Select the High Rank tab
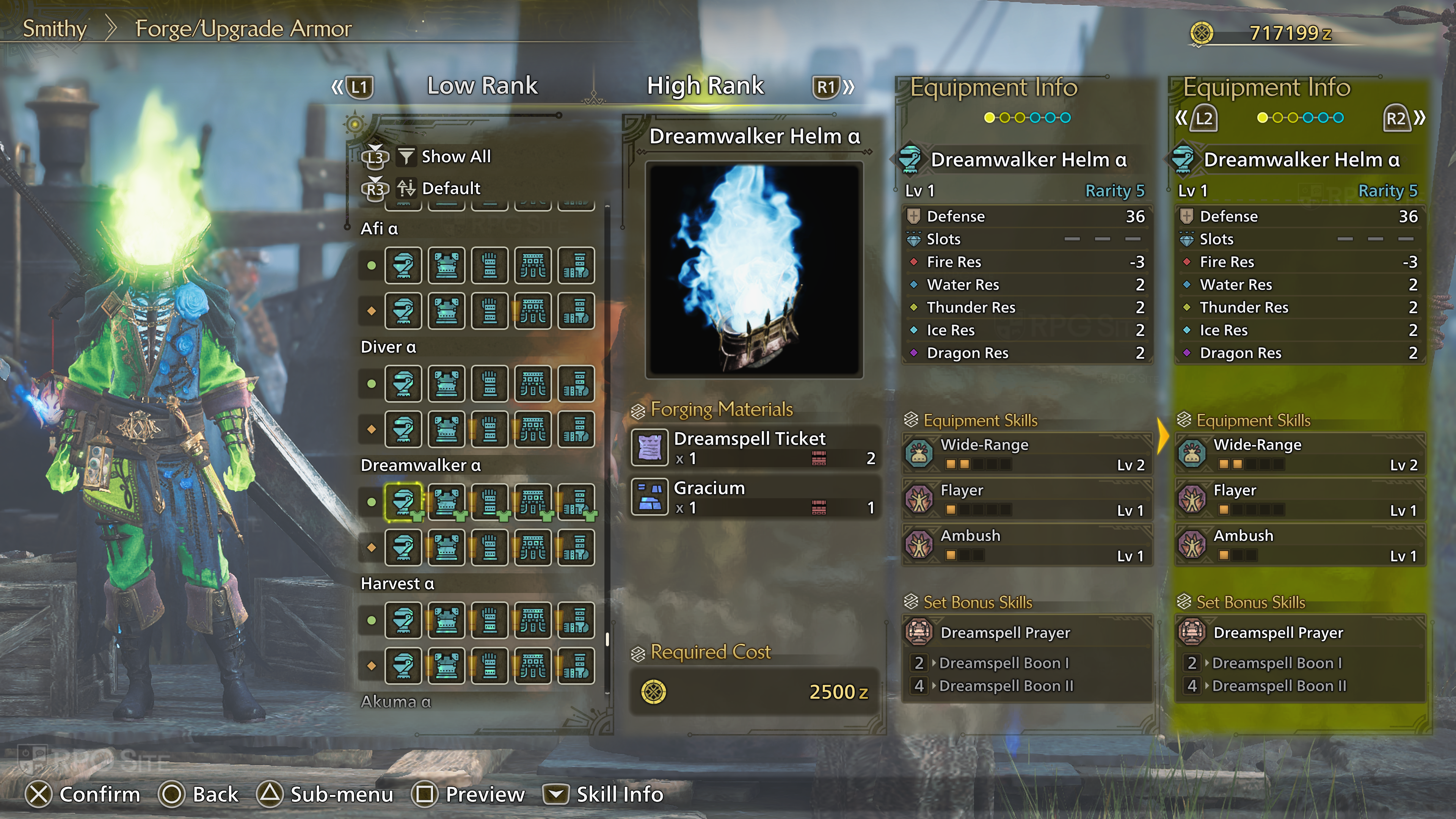The image size is (1456, 819). point(705,86)
